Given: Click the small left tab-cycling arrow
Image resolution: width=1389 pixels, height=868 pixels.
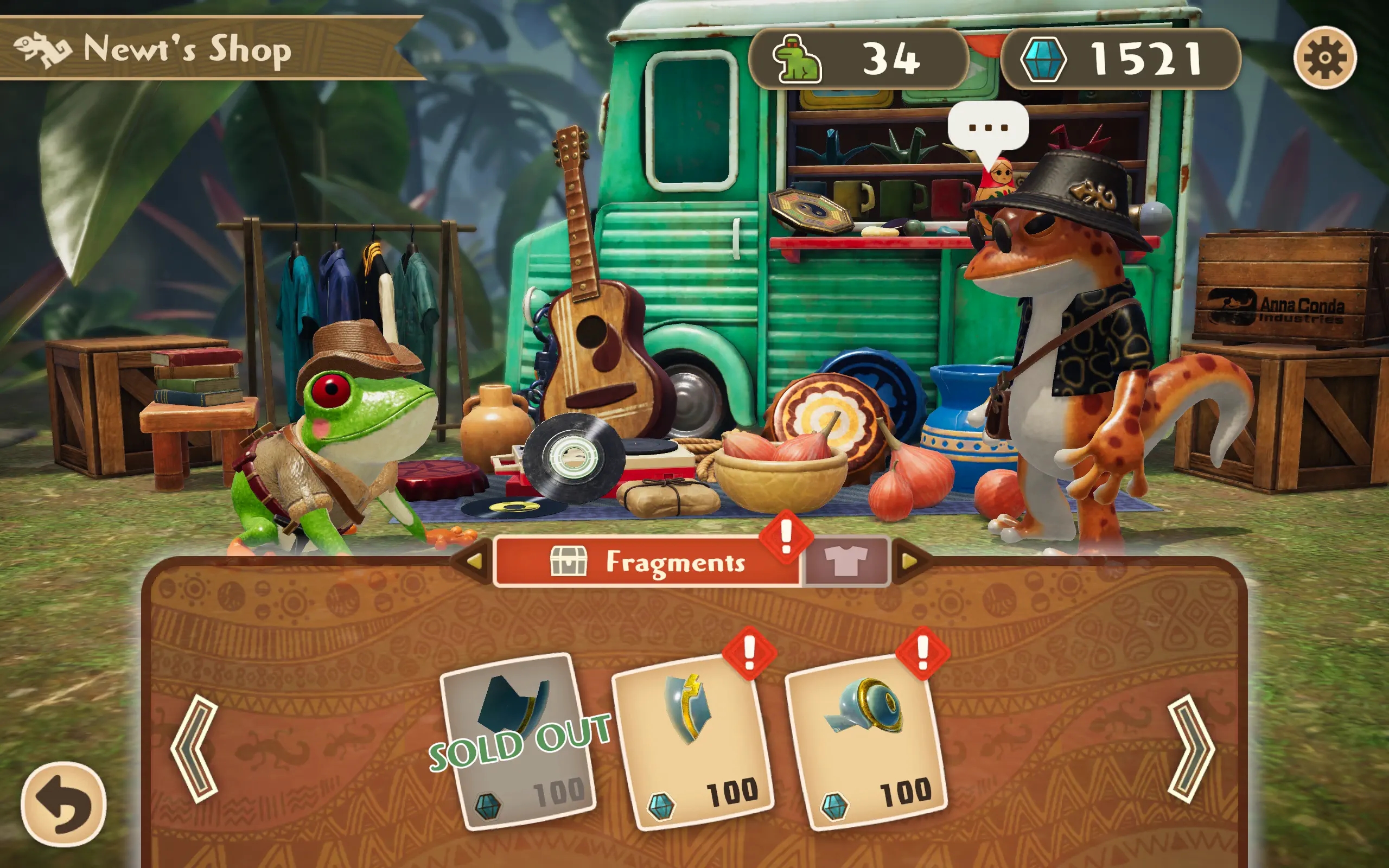Looking at the screenshot, I should 474,561.
